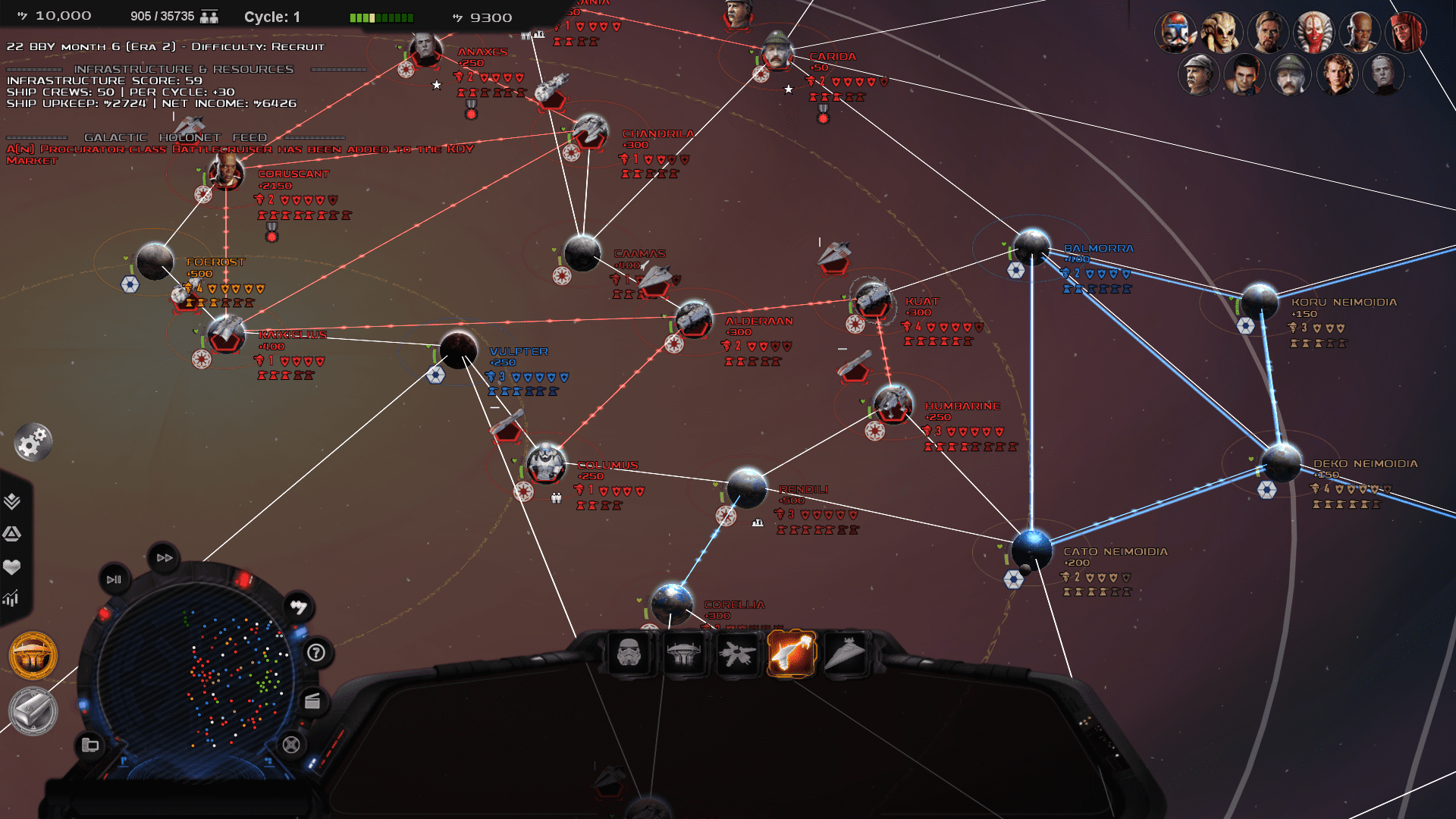Choose the starfighter build category
1456x819 pixels.
coord(736,653)
